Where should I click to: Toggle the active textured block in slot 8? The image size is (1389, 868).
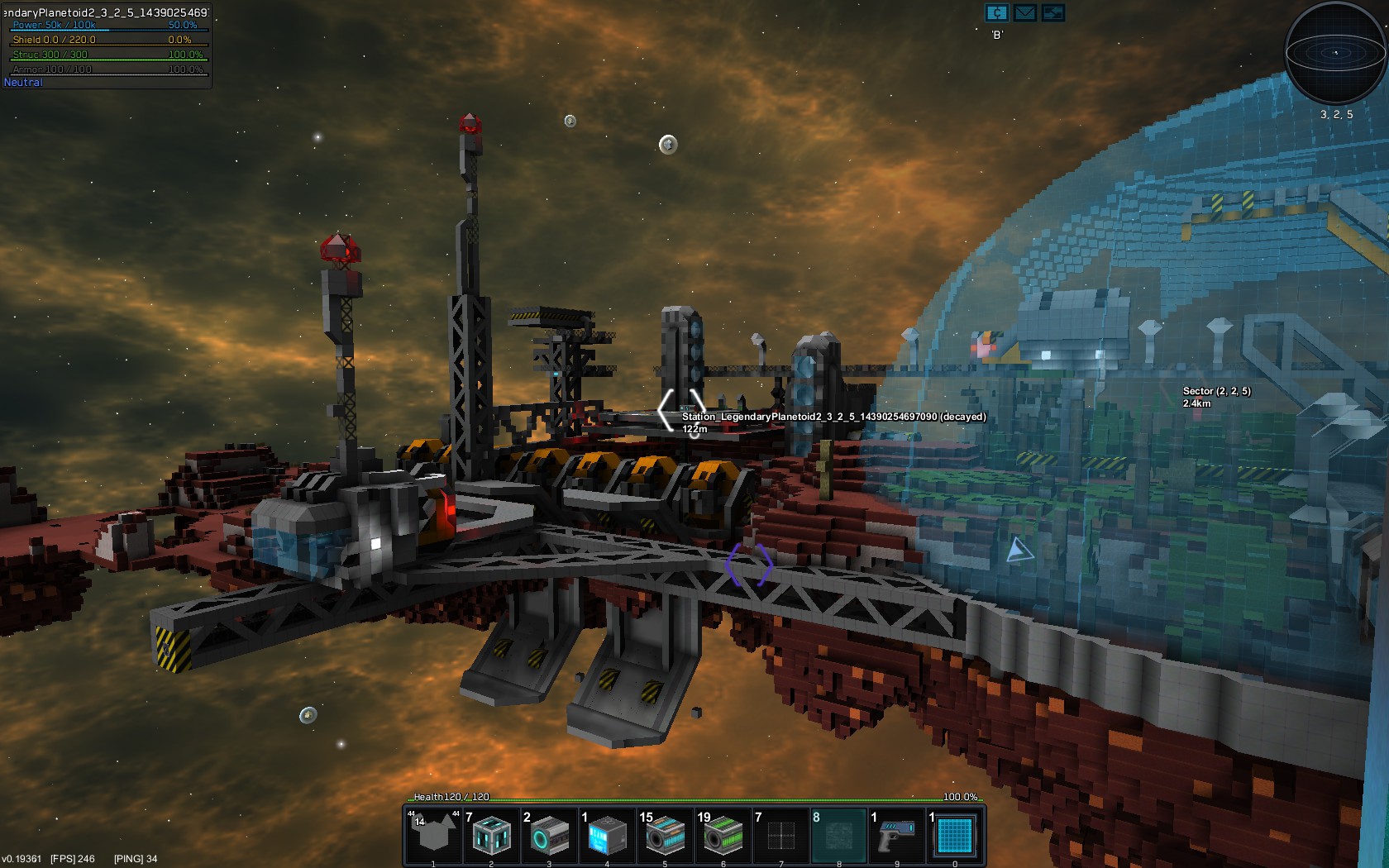pyautogui.click(x=838, y=835)
